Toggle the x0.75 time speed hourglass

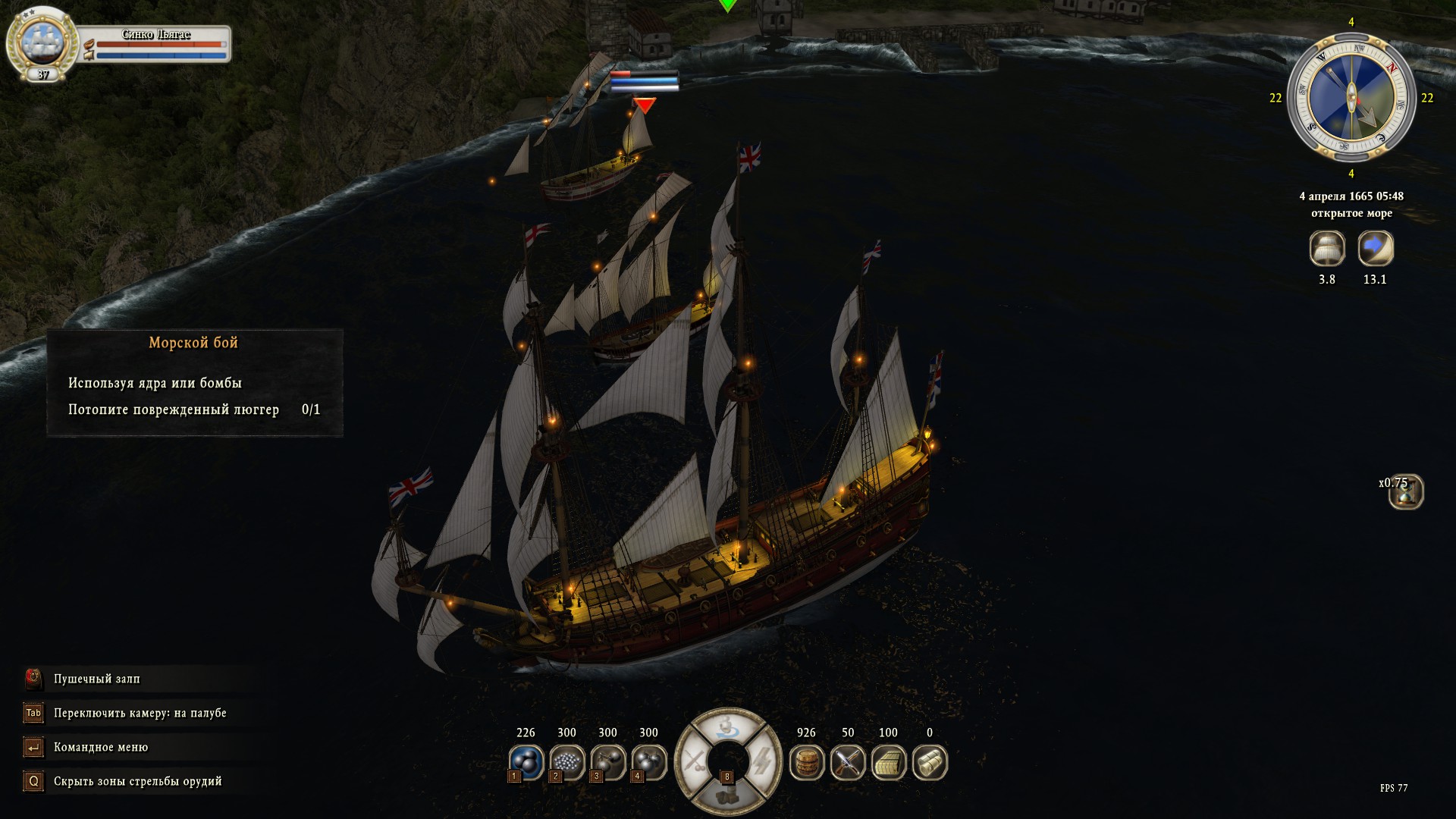pos(1406,492)
